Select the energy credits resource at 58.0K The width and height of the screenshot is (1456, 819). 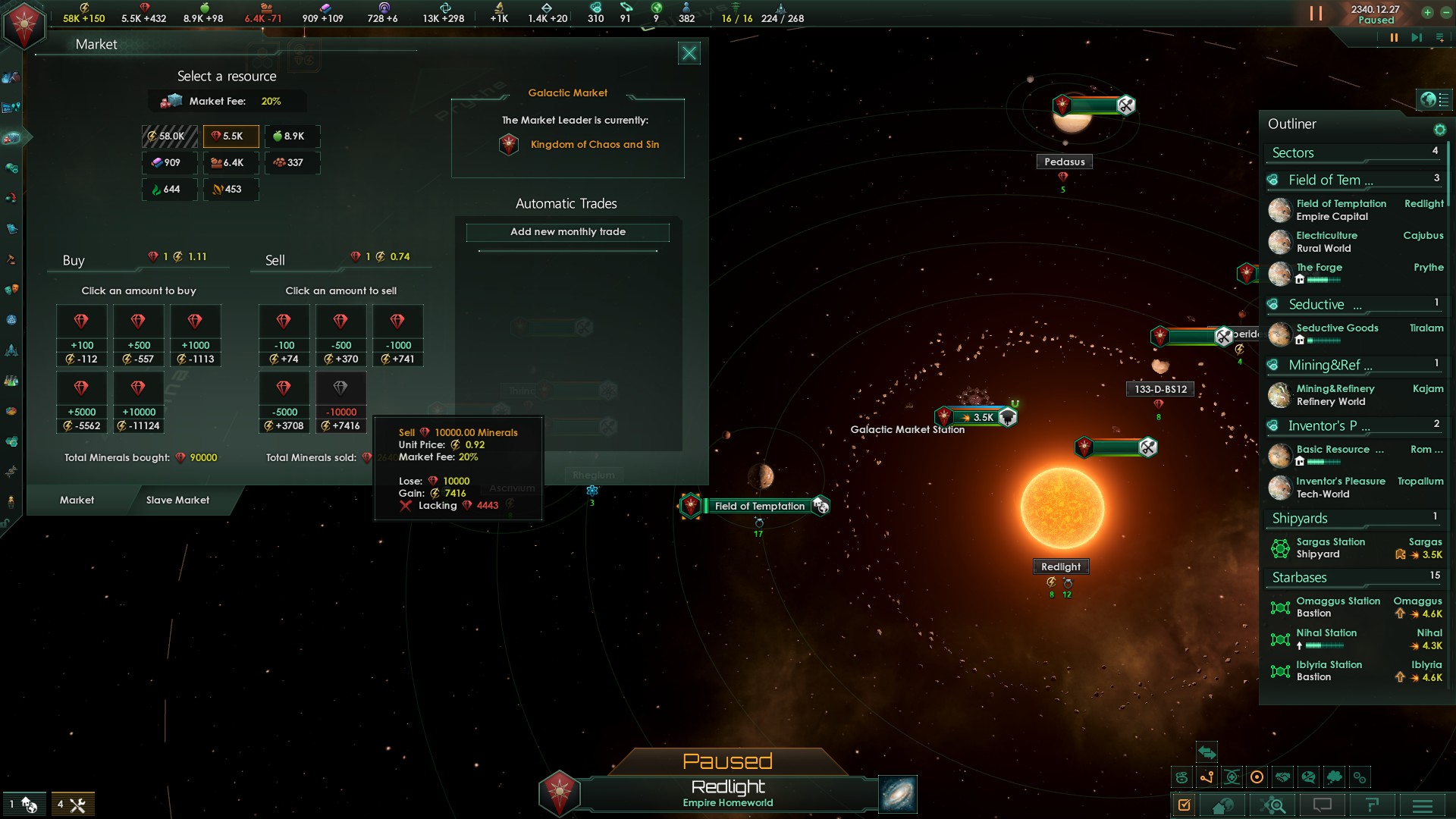tap(169, 136)
